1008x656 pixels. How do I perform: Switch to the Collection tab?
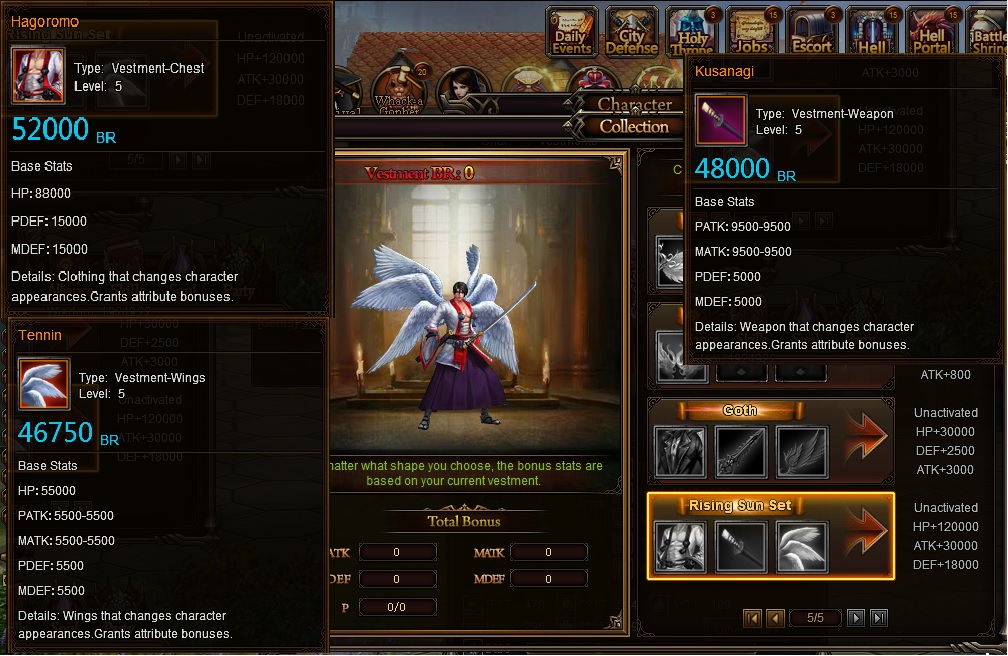click(x=633, y=127)
